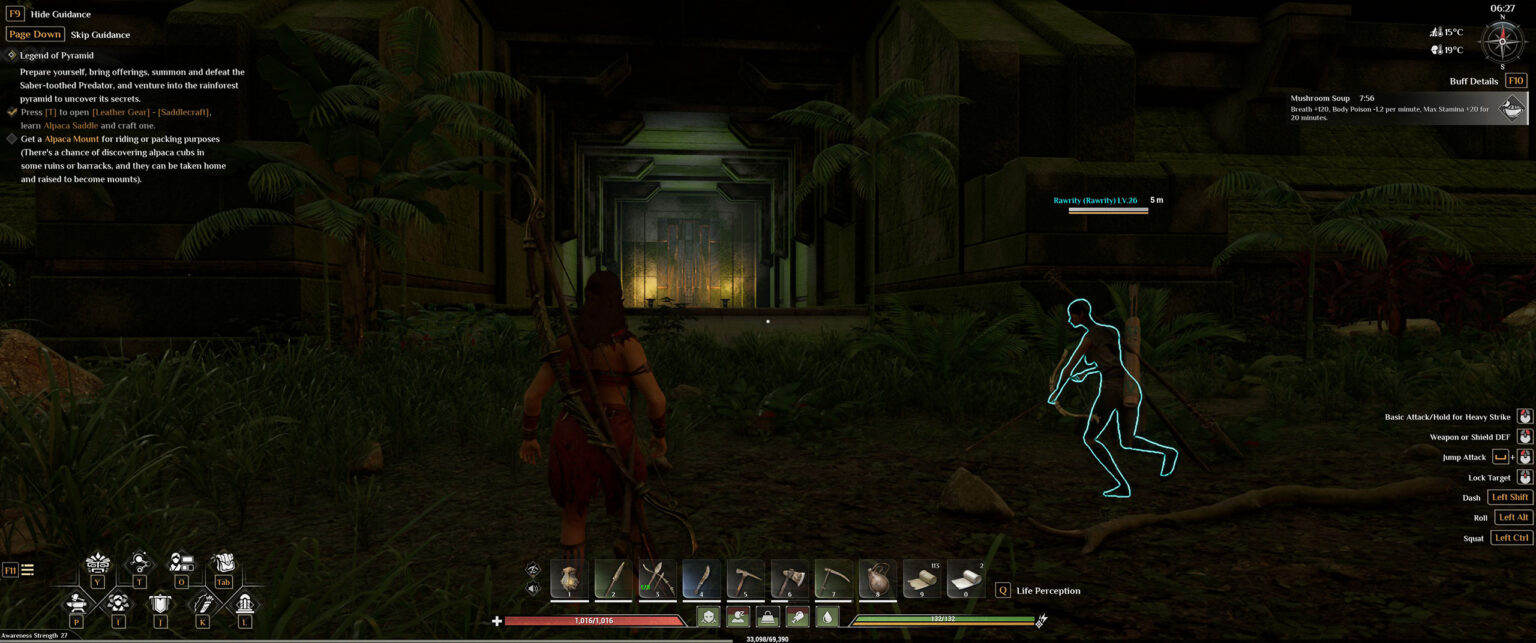Choose the axe in the hotbar
Image resolution: width=1536 pixels, height=643 pixels.
[789, 579]
